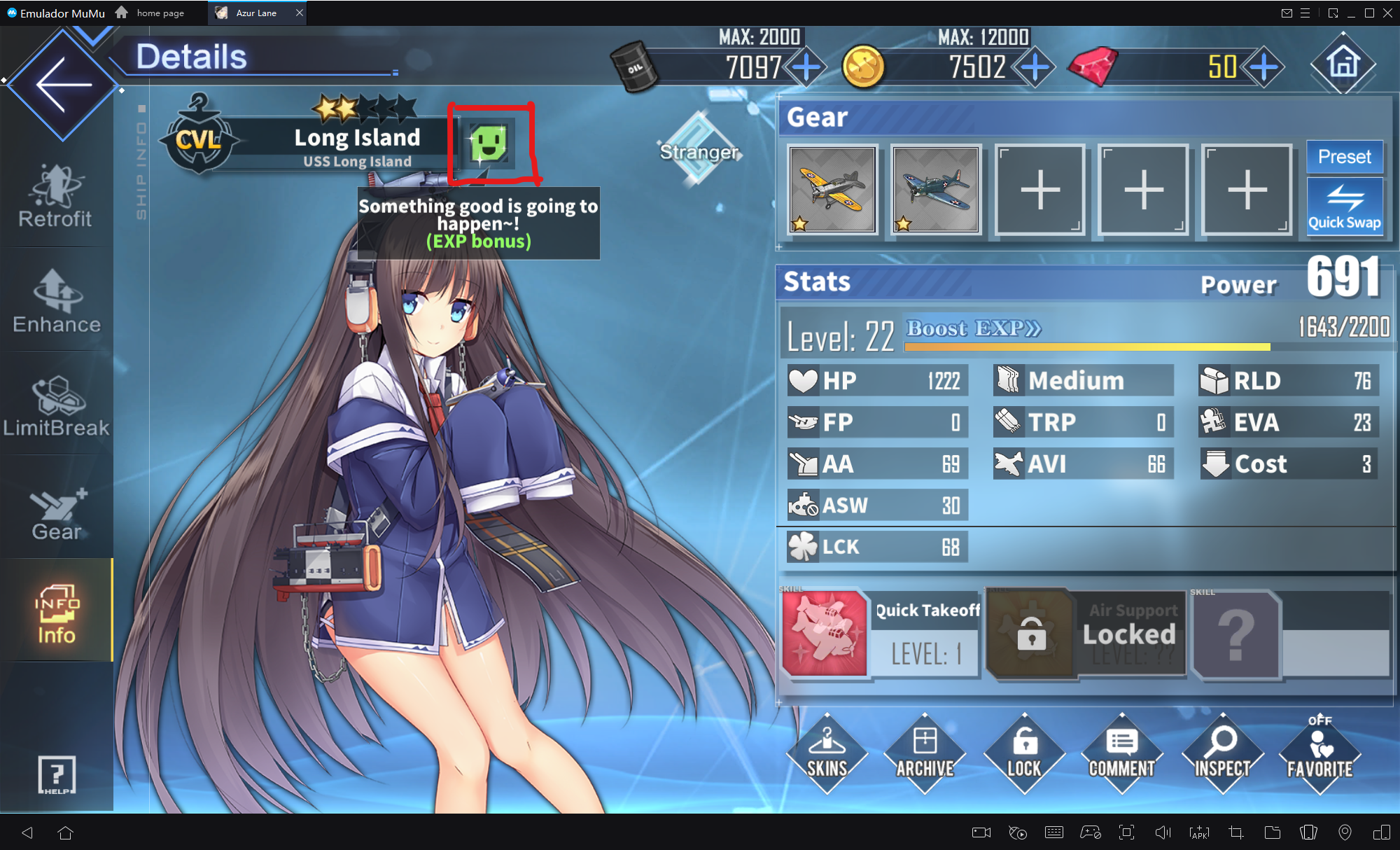1400x850 pixels.
Task: Click the Boost EXP link
Action: (974, 328)
